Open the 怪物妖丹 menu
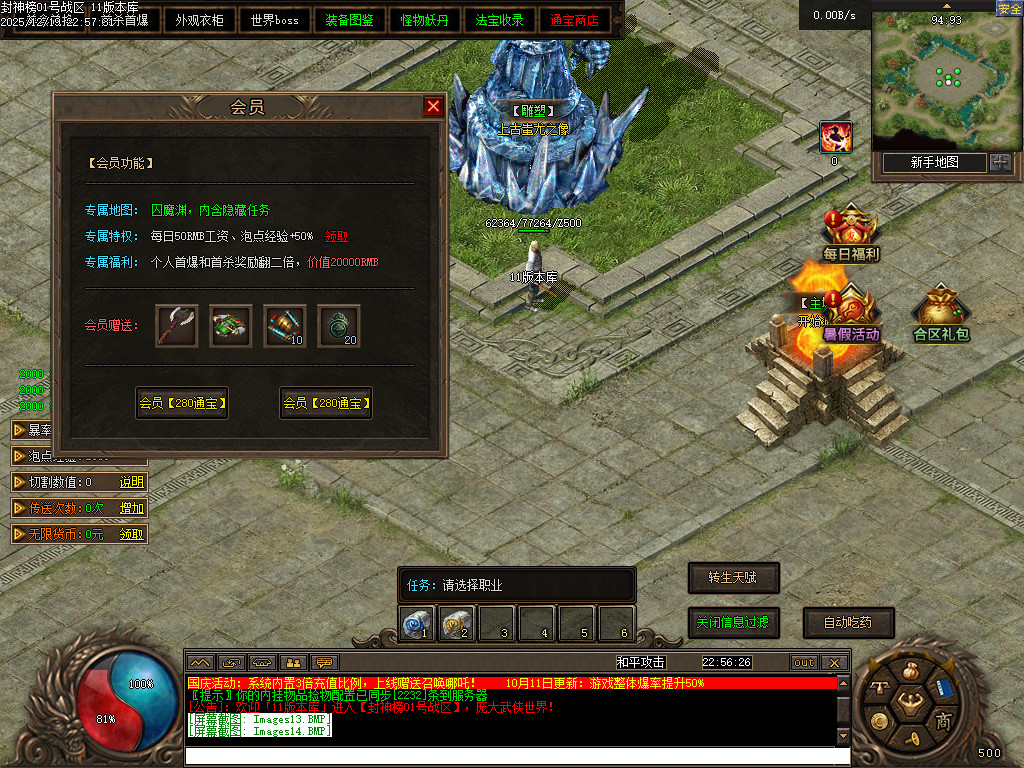The width and height of the screenshot is (1024, 768). pos(425,20)
